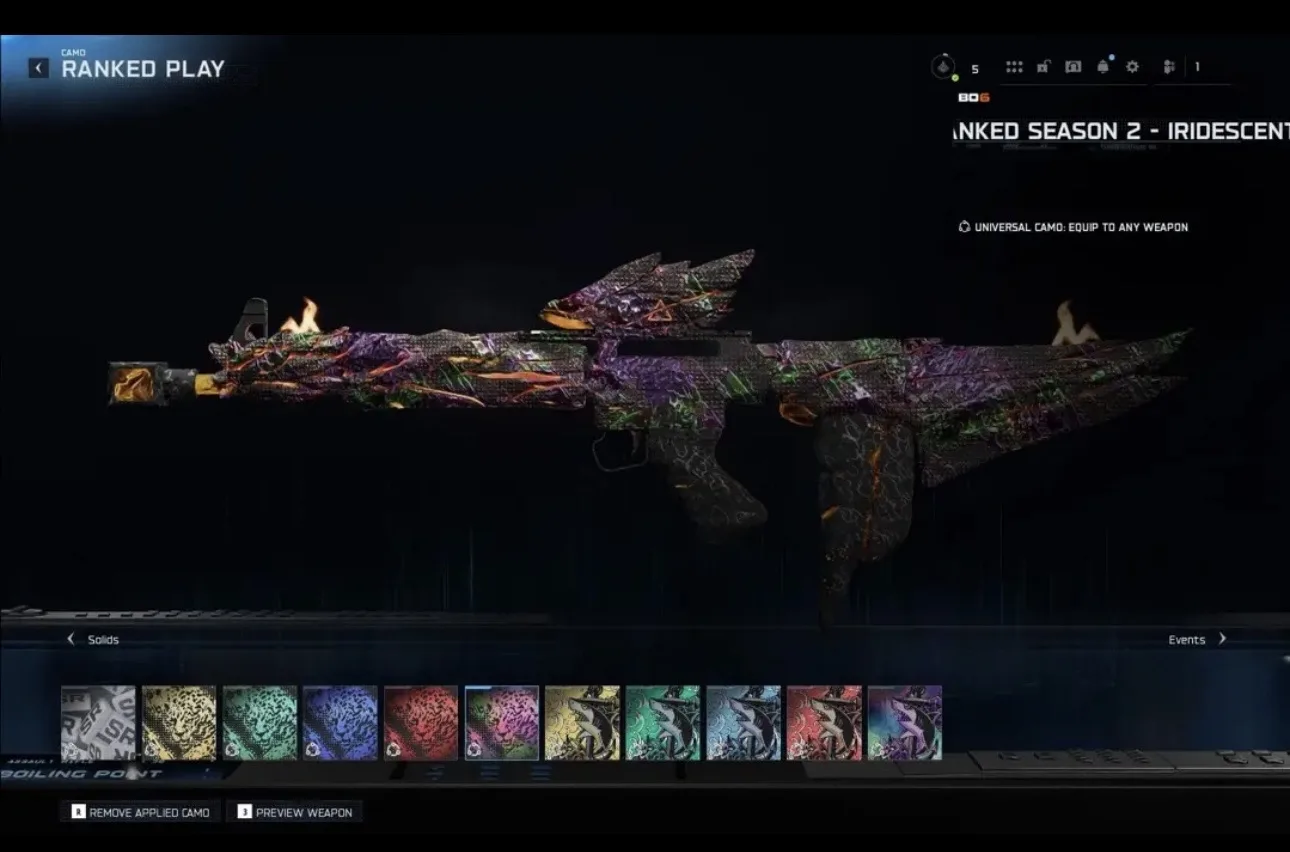Screen dimensions: 1290x852
Task: Pick the blue leopard camo
Action: (340, 722)
